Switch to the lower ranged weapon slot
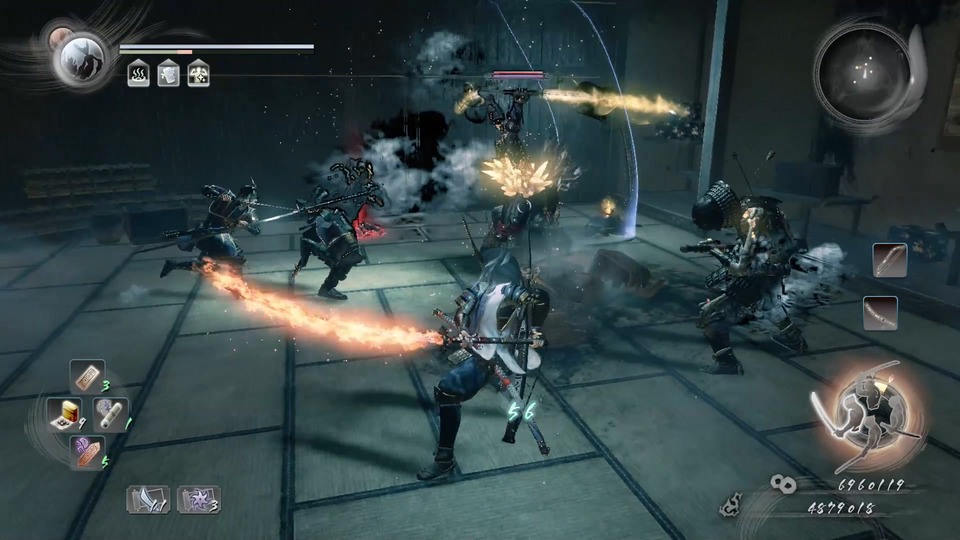 (880, 313)
